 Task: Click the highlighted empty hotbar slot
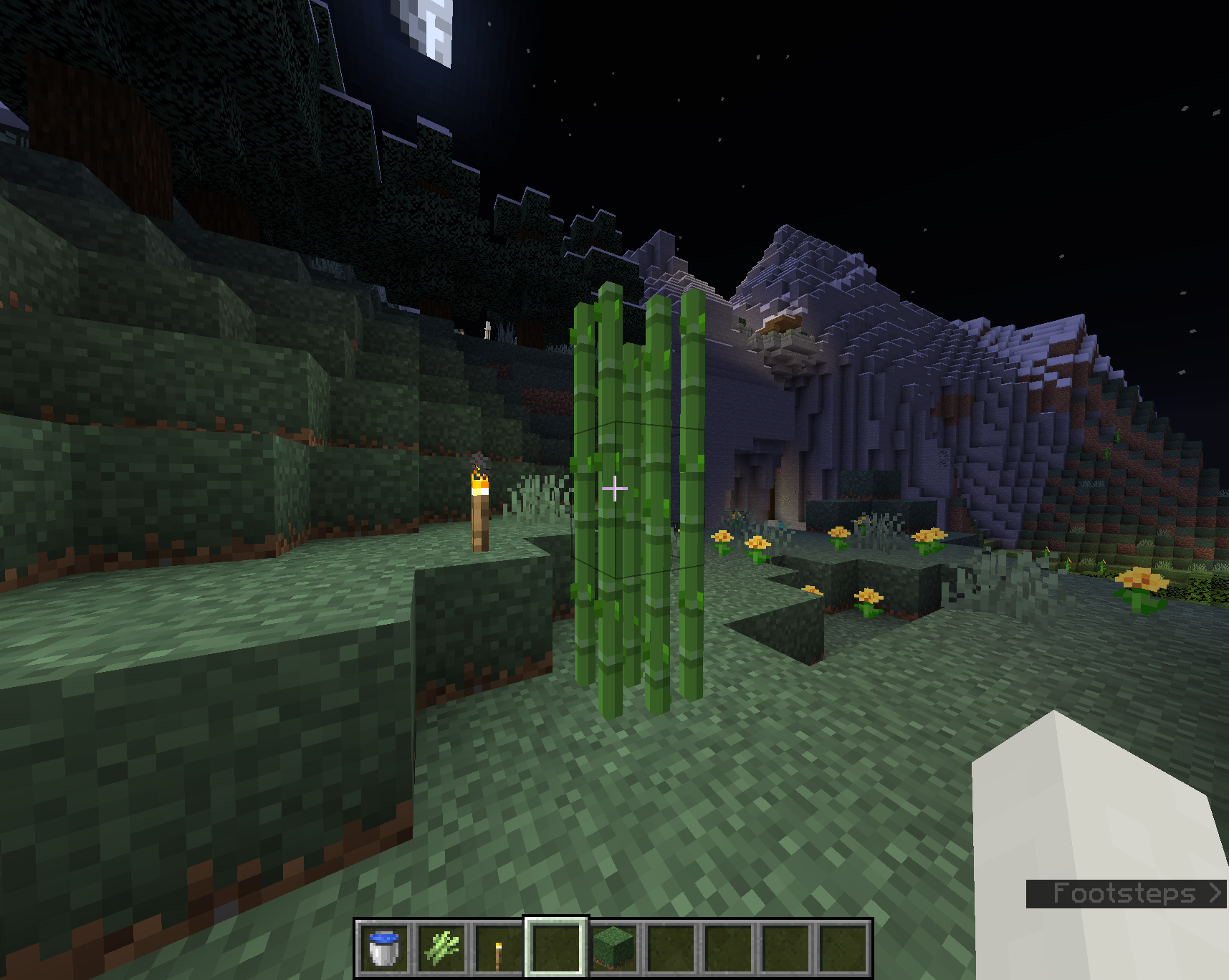tap(556, 948)
